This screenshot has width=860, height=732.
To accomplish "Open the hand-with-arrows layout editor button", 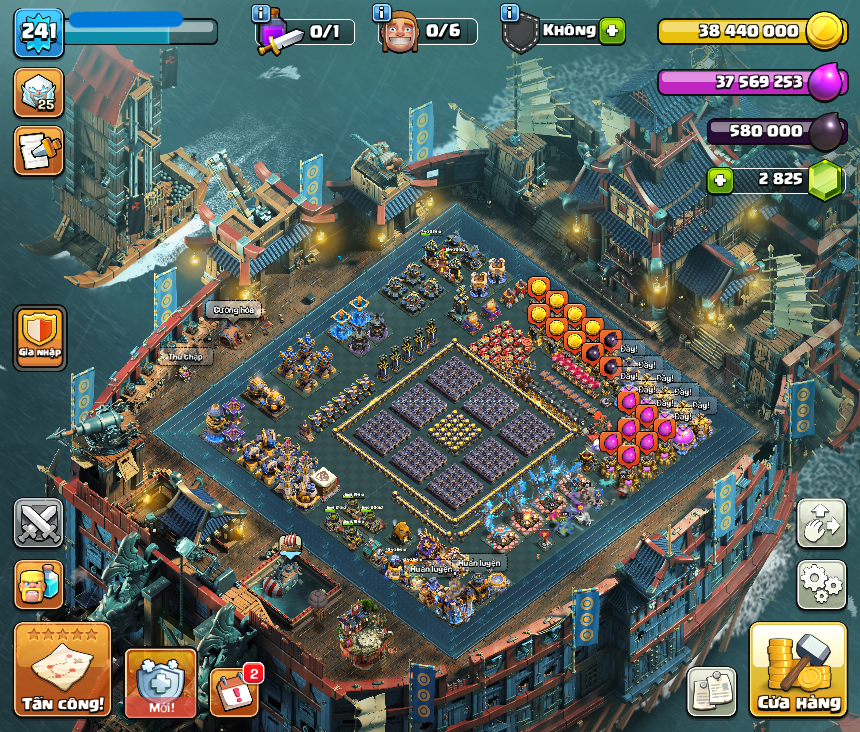I will pyautogui.click(x=821, y=523).
